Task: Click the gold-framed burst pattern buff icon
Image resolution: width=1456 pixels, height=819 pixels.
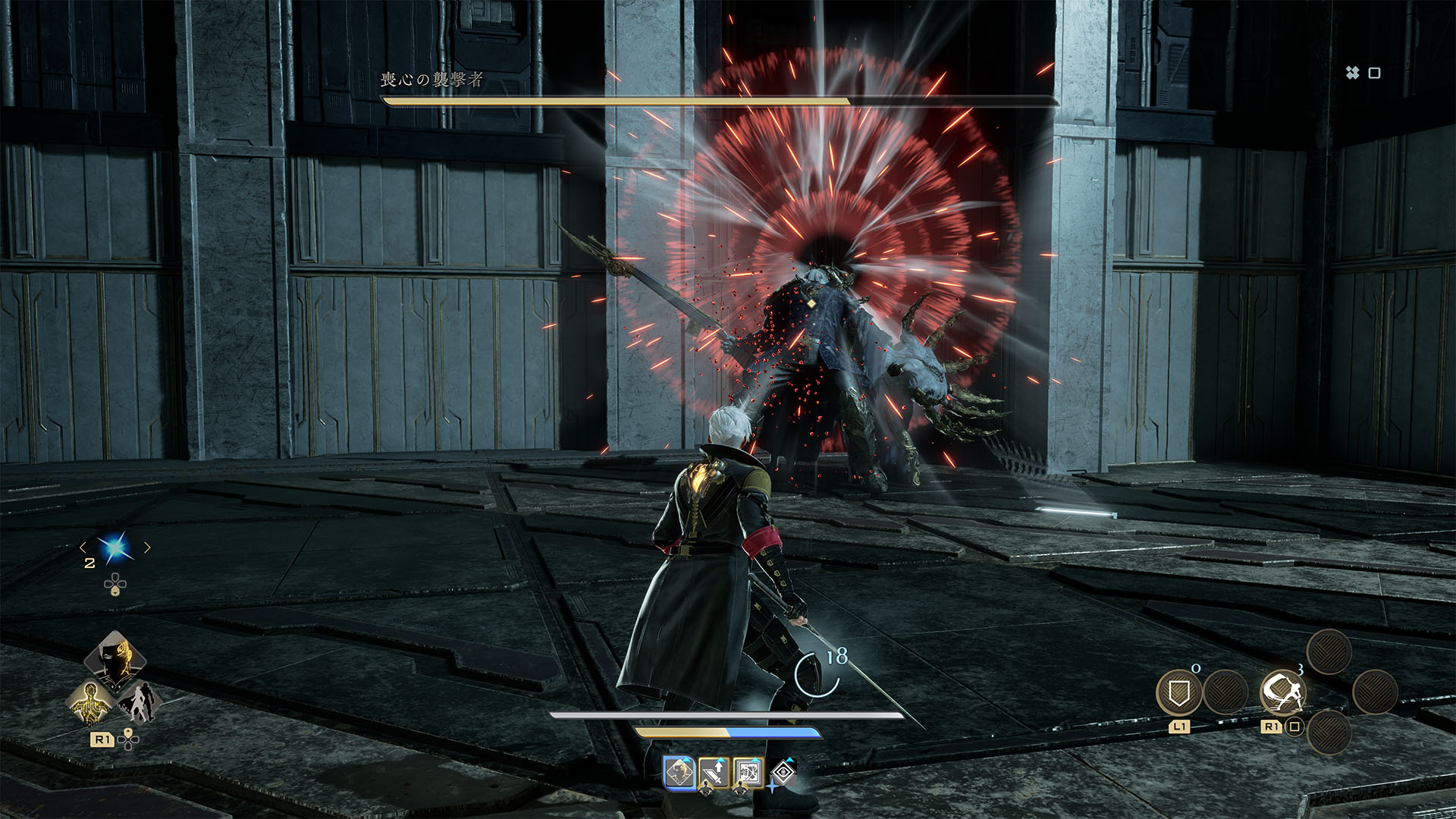Action: coord(748,773)
